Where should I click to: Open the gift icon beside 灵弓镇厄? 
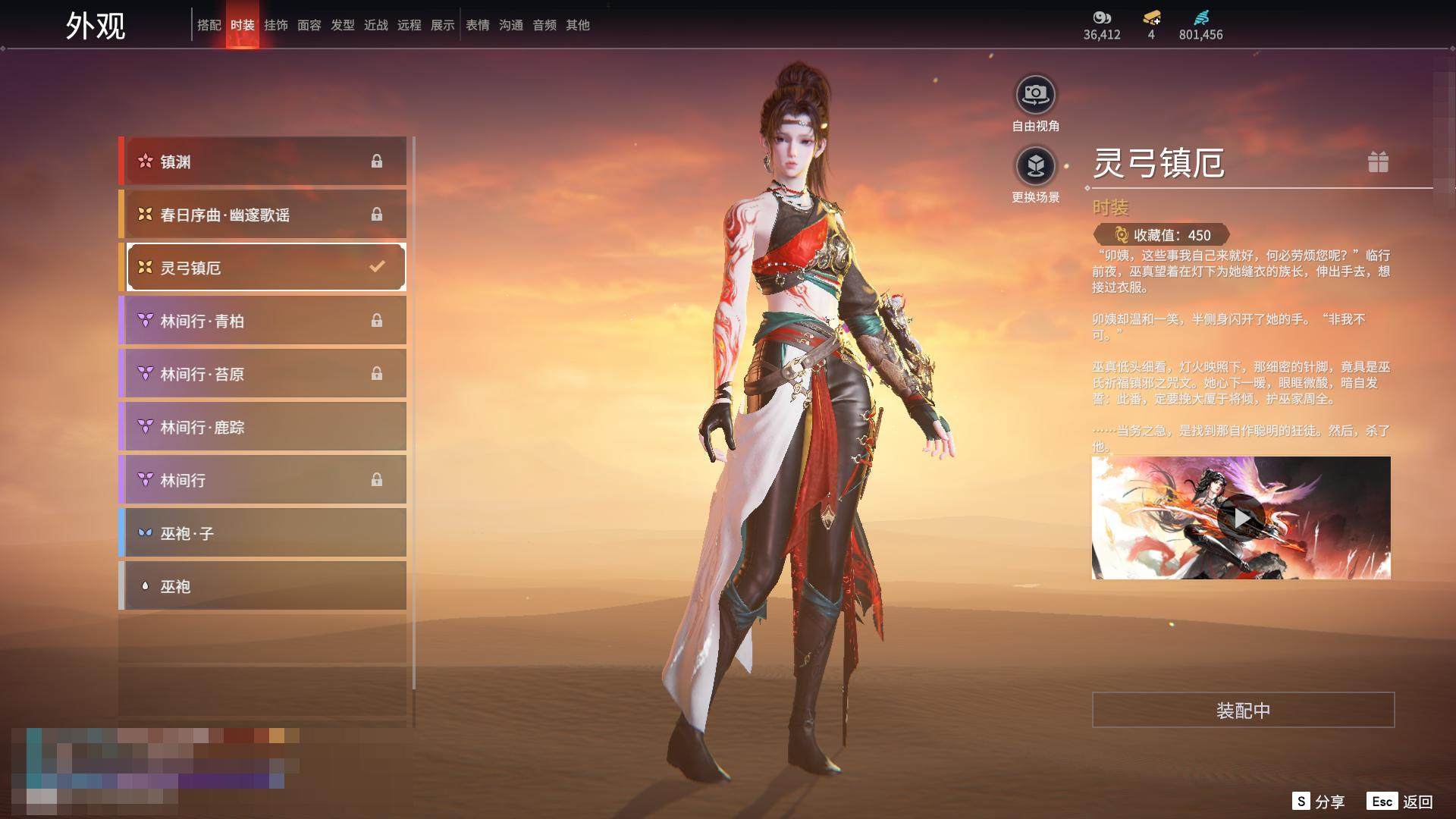point(1378,162)
